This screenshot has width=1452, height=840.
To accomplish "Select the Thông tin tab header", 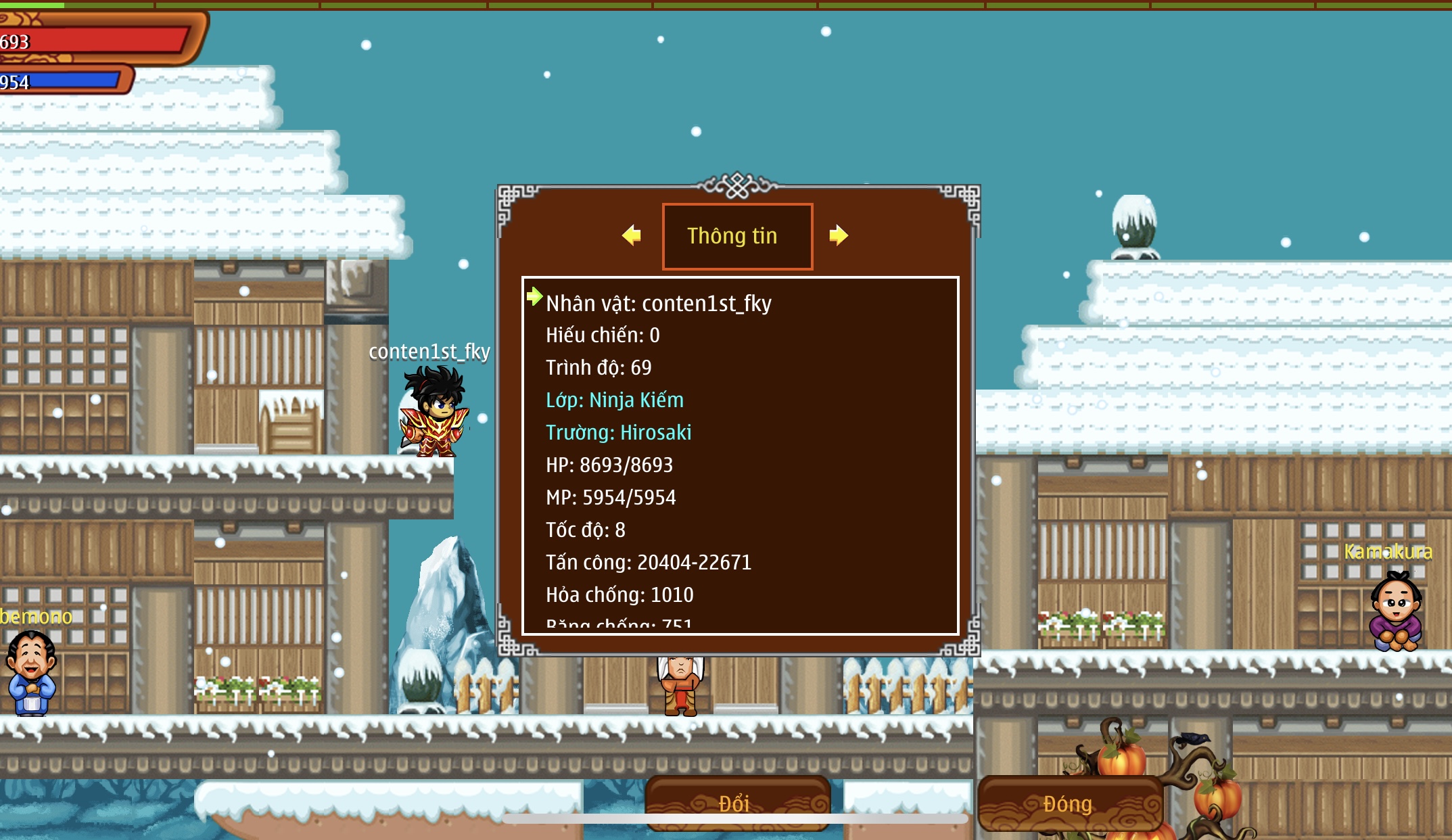I will [x=737, y=236].
